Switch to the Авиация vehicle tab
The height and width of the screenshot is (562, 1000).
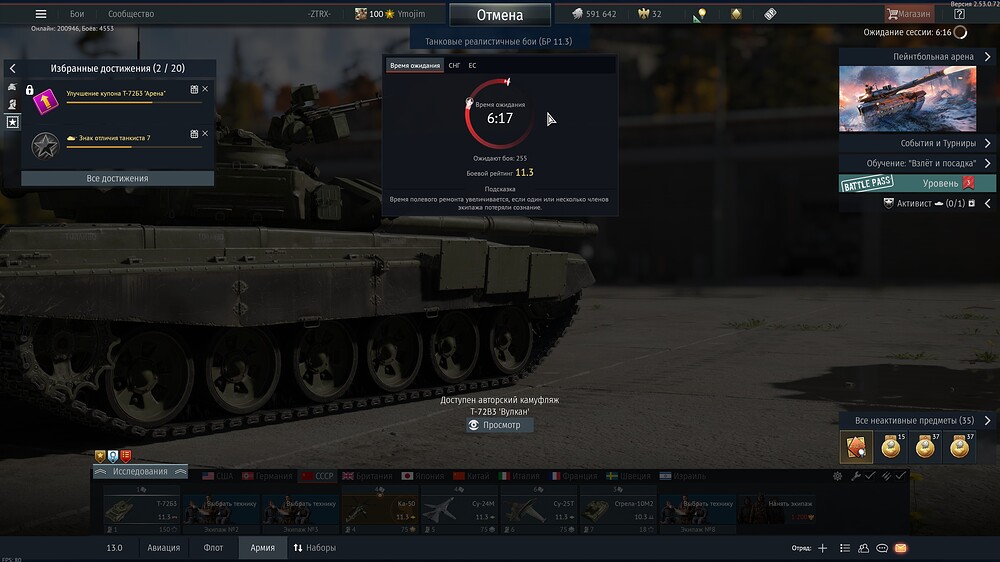[164, 548]
